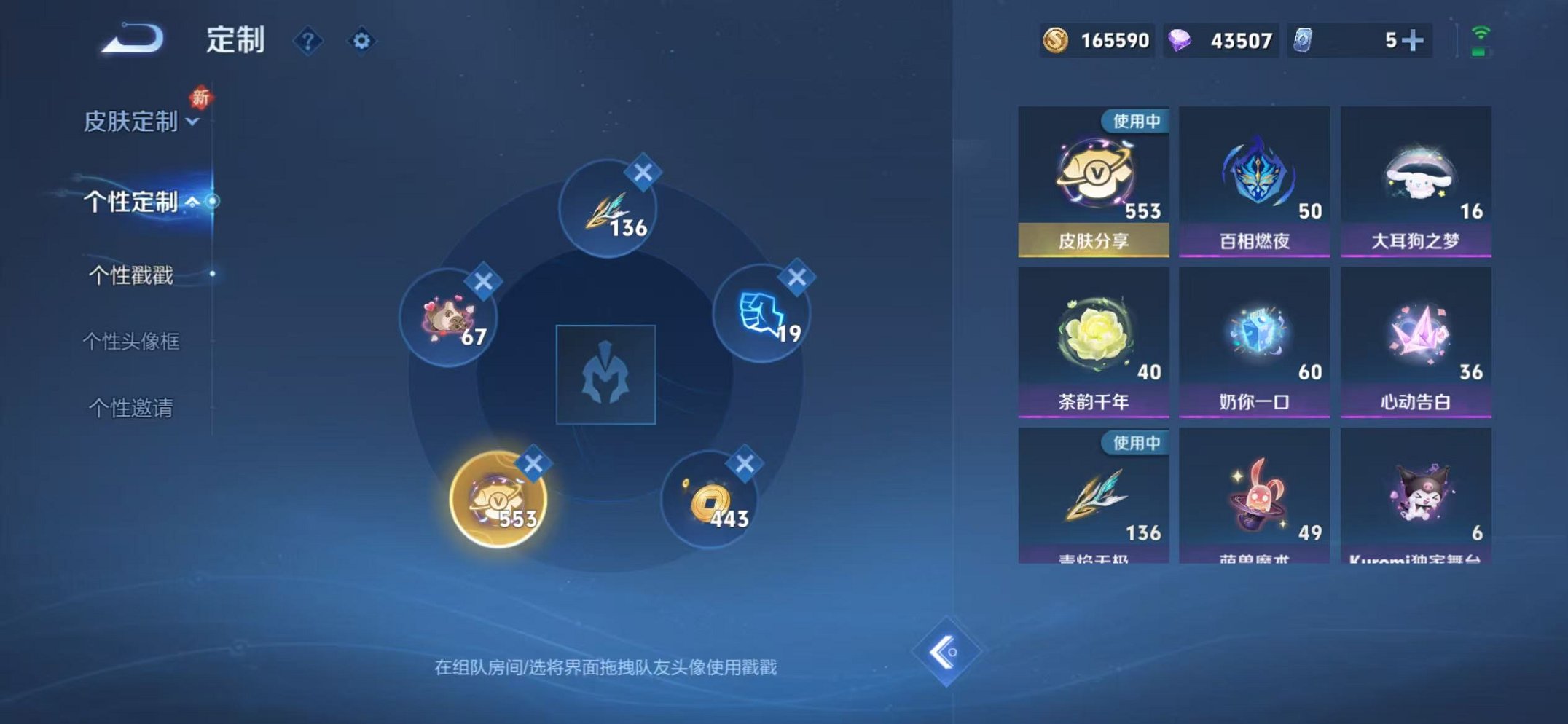This screenshot has width=1568, height=724.
Task: Click the help question mark icon
Action: coord(309,41)
